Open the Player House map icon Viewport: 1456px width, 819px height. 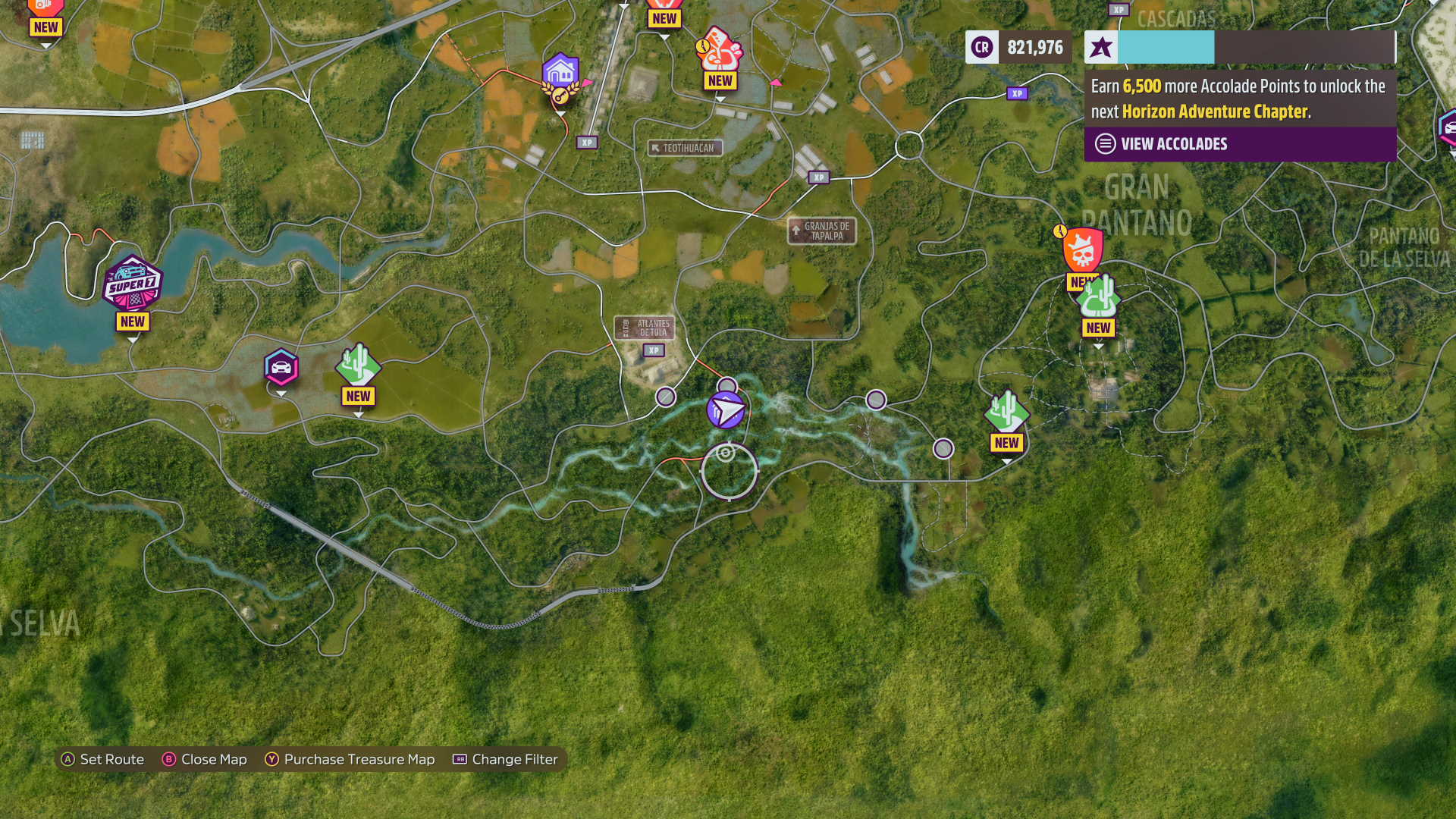(x=561, y=71)
